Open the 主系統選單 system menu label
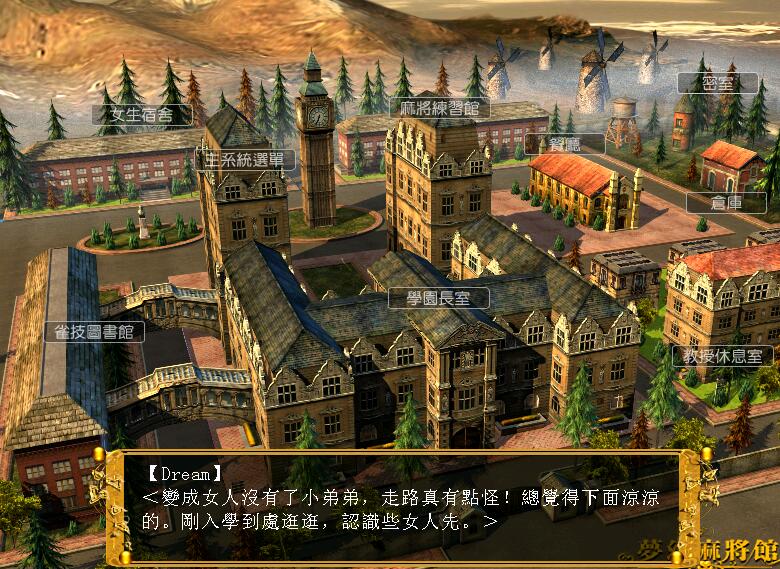This screenshot has height=569, width=780. pyautogui.click(x=245, y=159)
